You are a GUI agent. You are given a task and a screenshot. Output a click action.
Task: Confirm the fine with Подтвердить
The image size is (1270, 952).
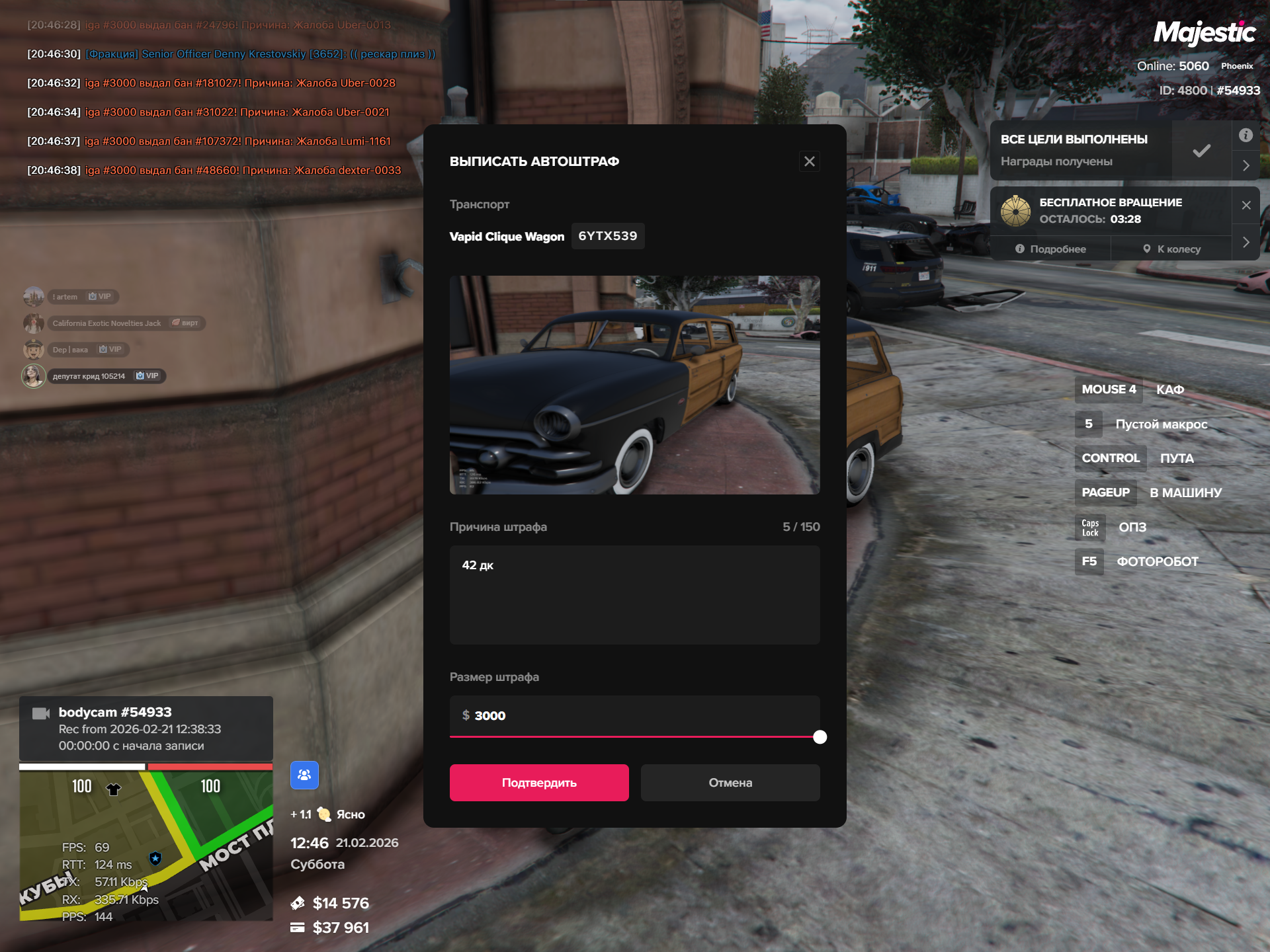pyautogui.click(x=539, y=783)
